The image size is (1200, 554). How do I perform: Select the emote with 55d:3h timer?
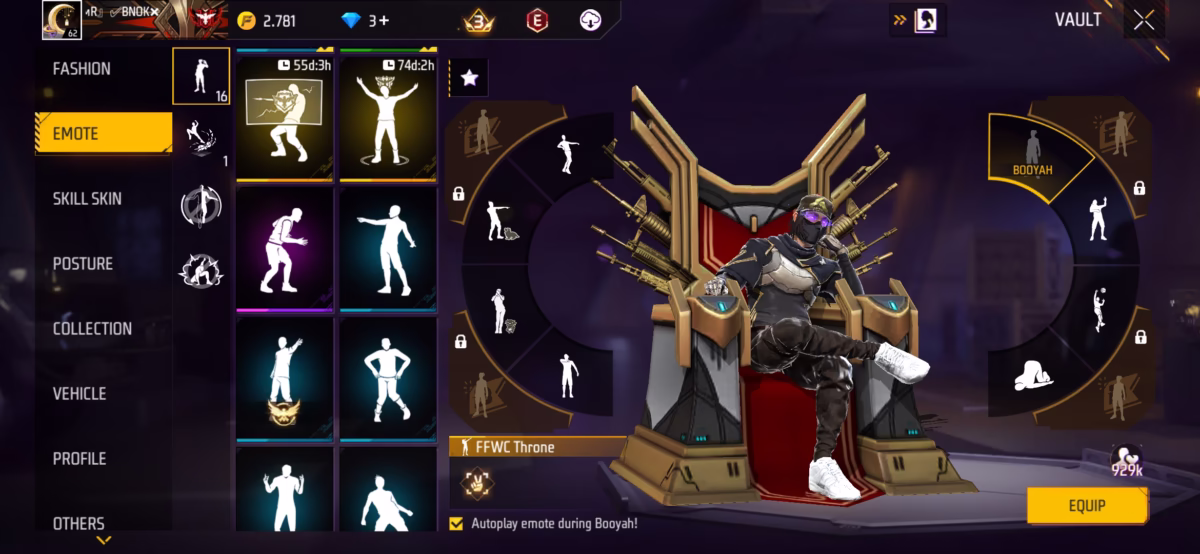[x=285, y=118]
